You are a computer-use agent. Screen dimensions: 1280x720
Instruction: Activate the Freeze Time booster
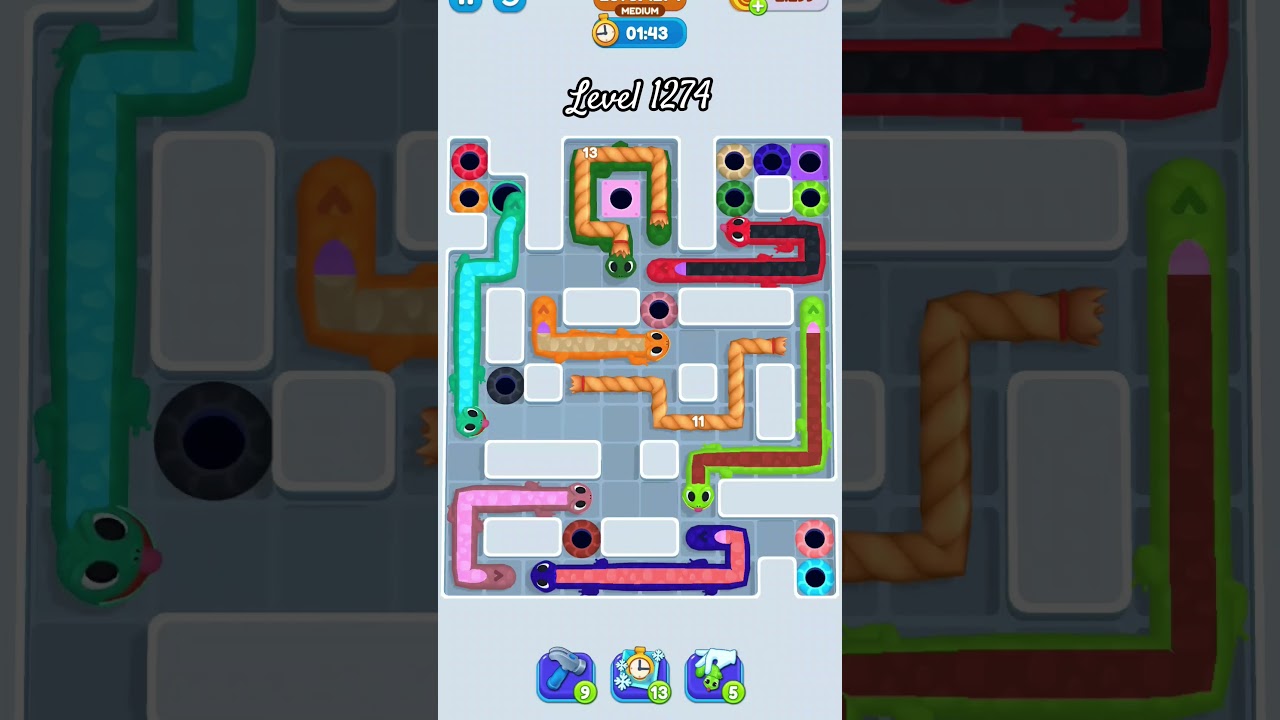[x=640, y=675]
